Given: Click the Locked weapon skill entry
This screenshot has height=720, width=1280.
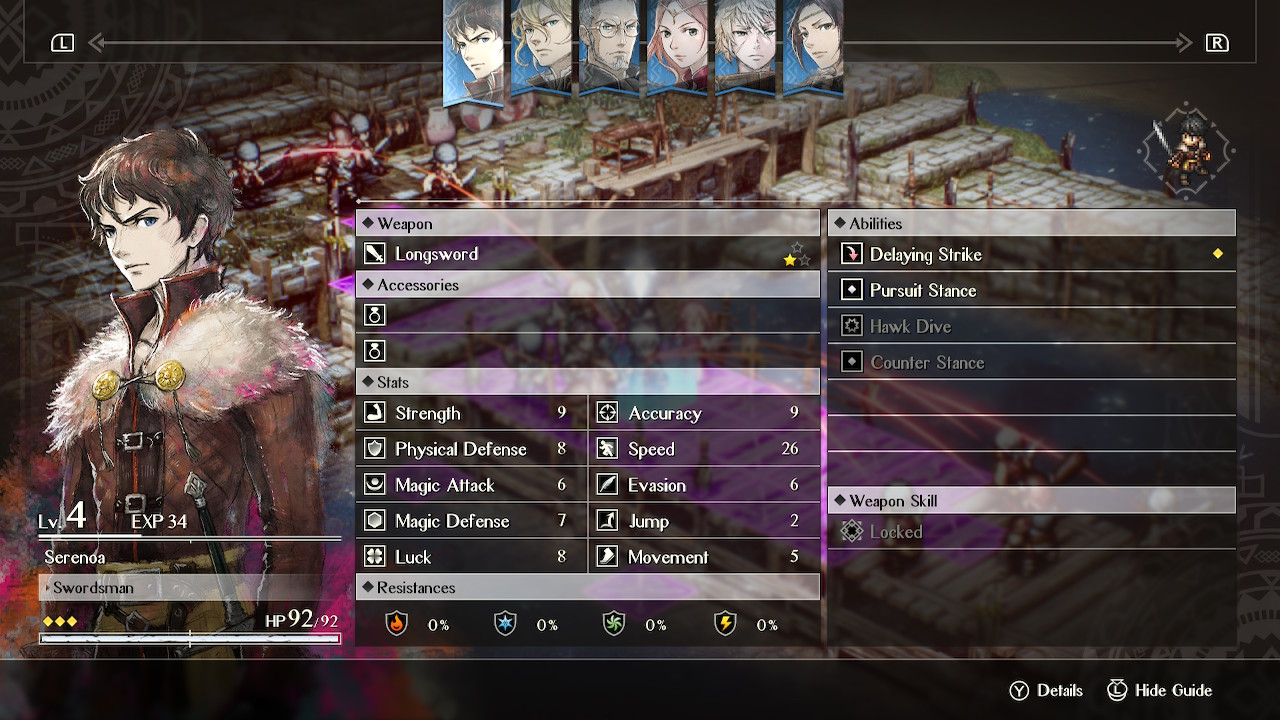Looking at the screenshot, I should 1031,533.
